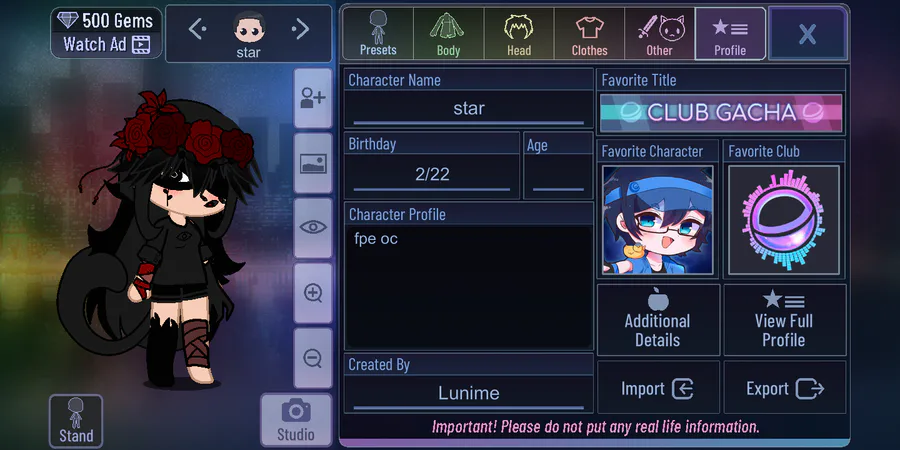900x450 pixels.
Task: Open Additional Details
Action: (658, 319)
